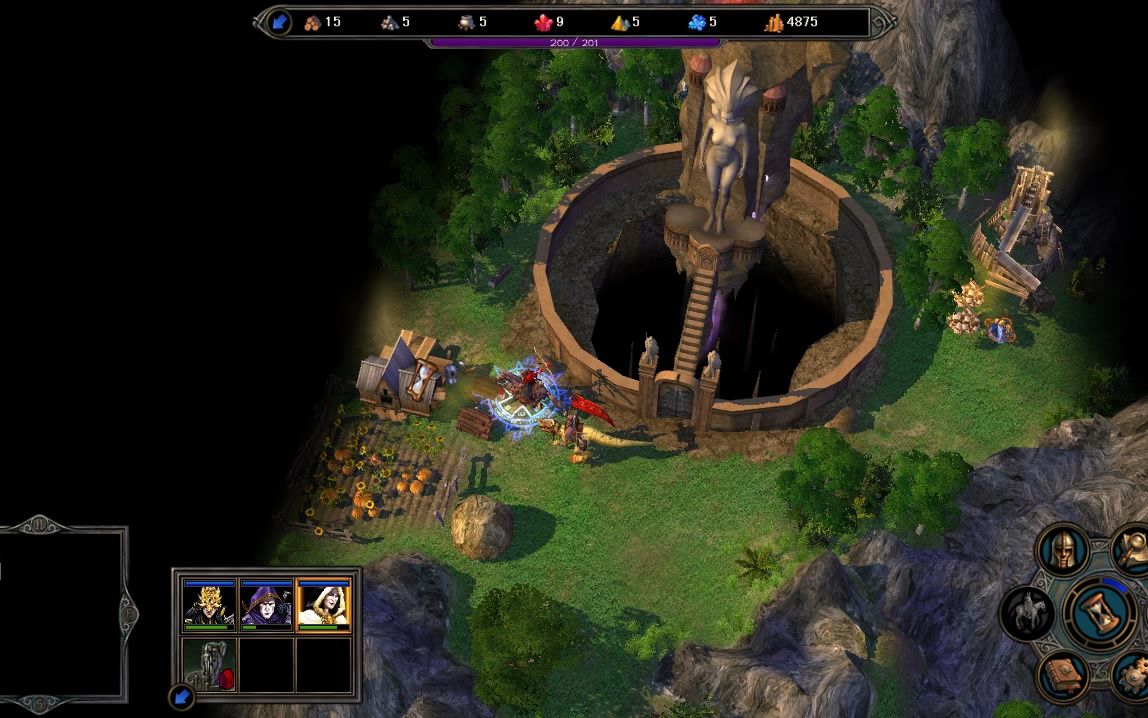Select the golden-crowned hero portrait
The height and width of the screenshot is (718, 1148).
[x=210, y=605]
